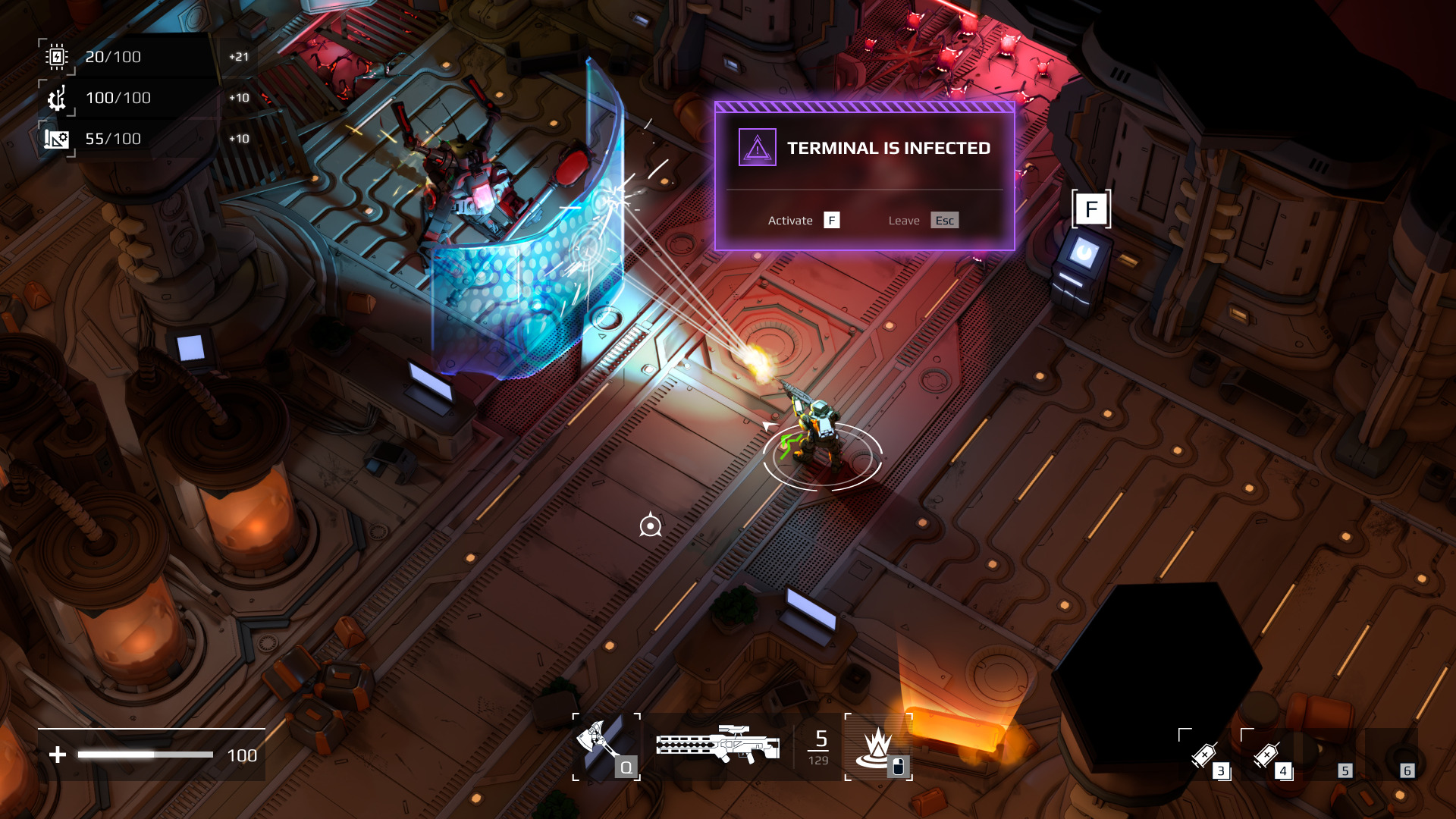Image resolution: width=1456 pixels, height=819 pixels.
Task: Choose Leave in the infected terminal prompt
Action: [x=922, y=221]
